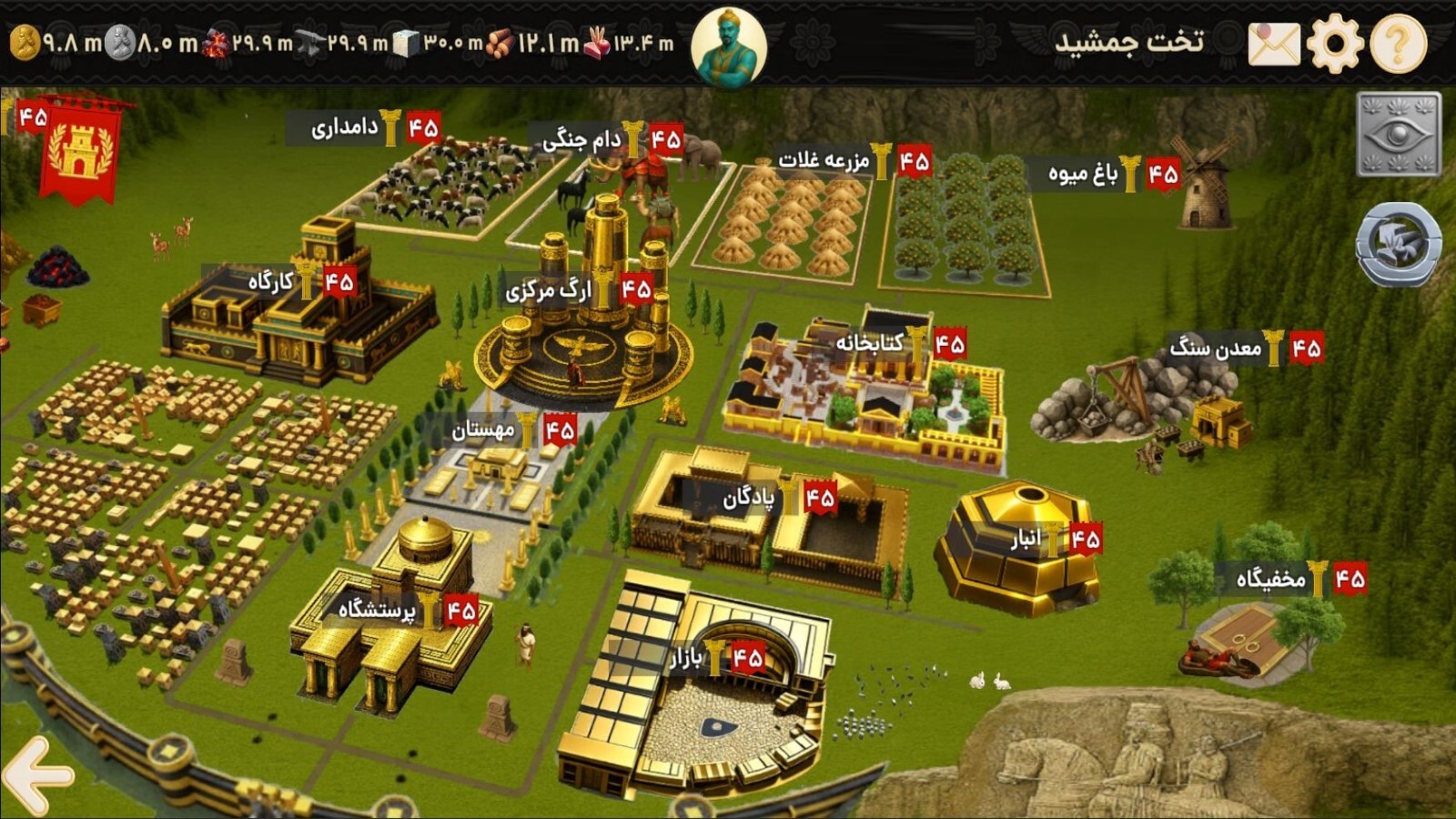The image size is (1456, 819).
Task: Select the انبار warehouse label
Action: pyautogui.click(x=1026, y=540)
